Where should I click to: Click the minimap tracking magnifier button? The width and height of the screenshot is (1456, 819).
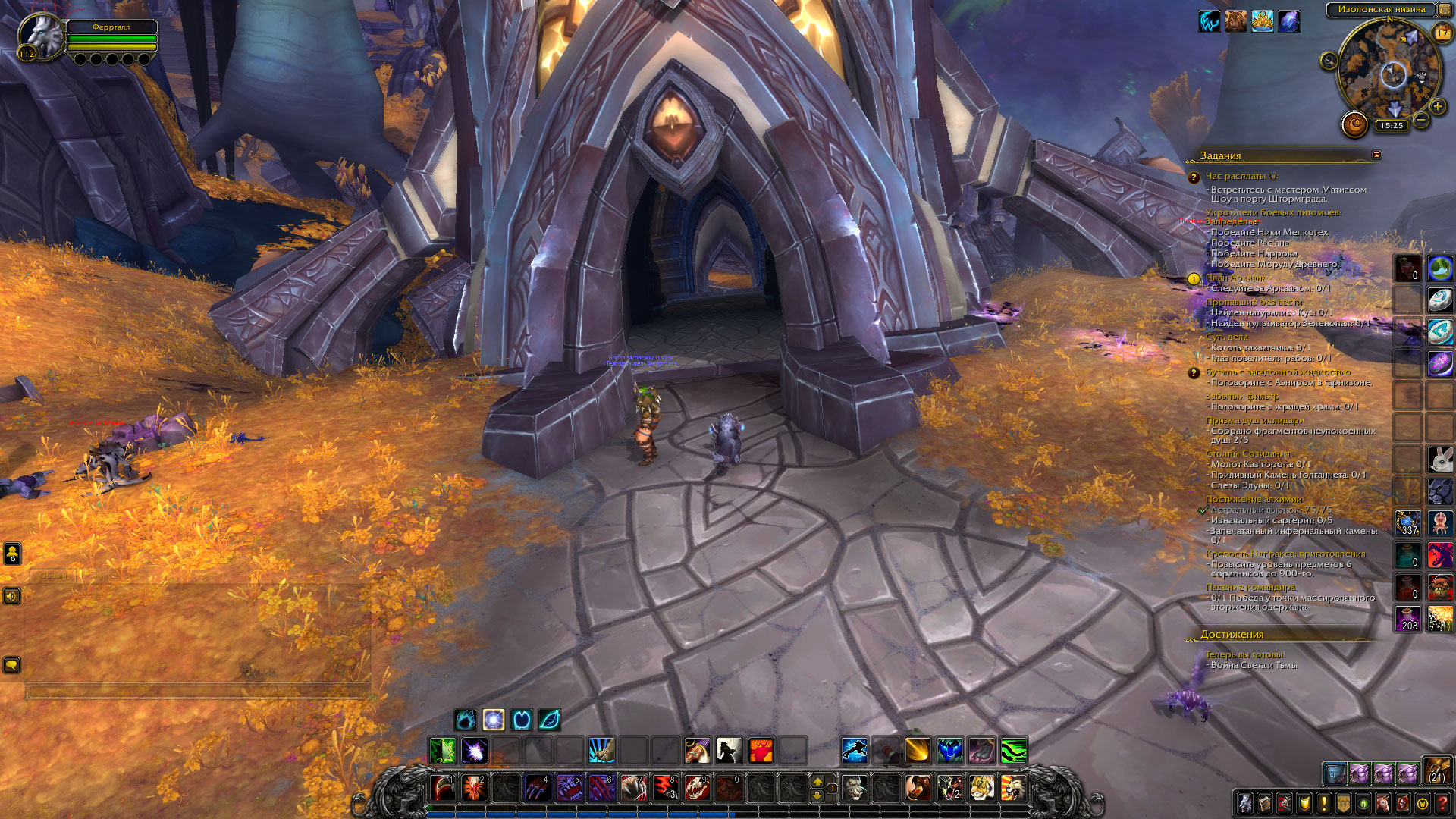1329,61
